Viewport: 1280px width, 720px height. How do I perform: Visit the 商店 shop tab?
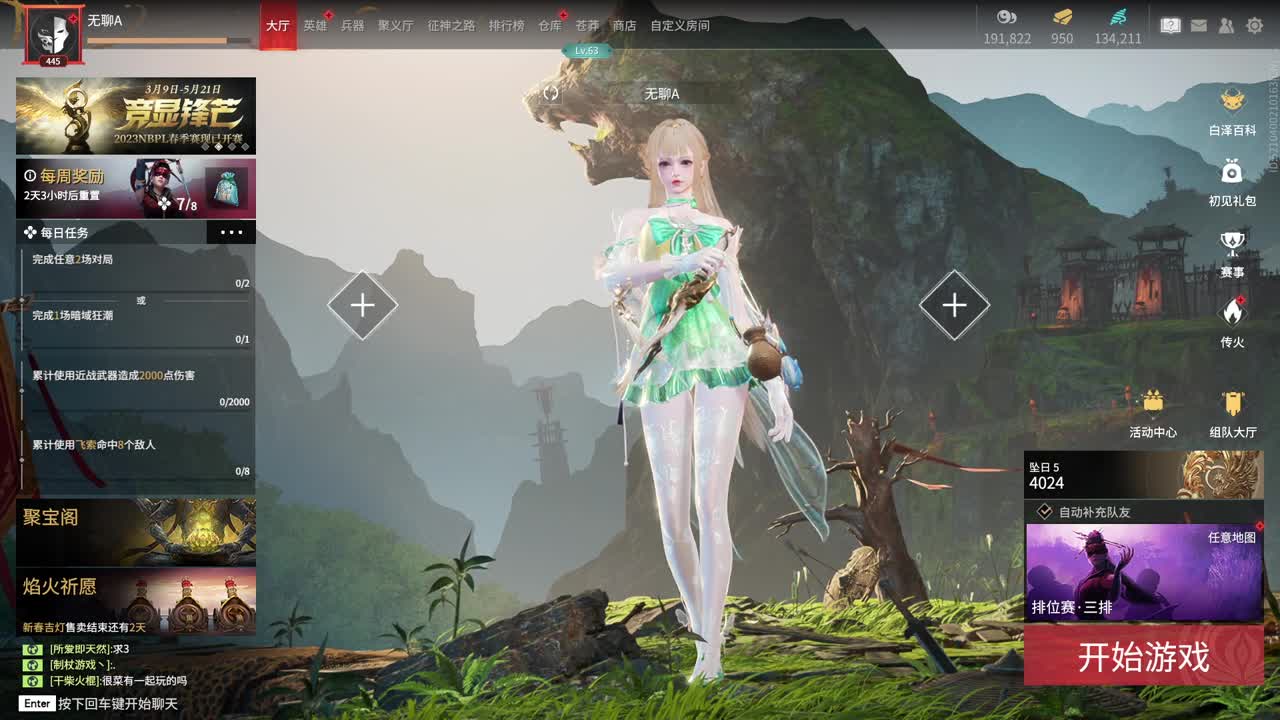coord(624,25)
